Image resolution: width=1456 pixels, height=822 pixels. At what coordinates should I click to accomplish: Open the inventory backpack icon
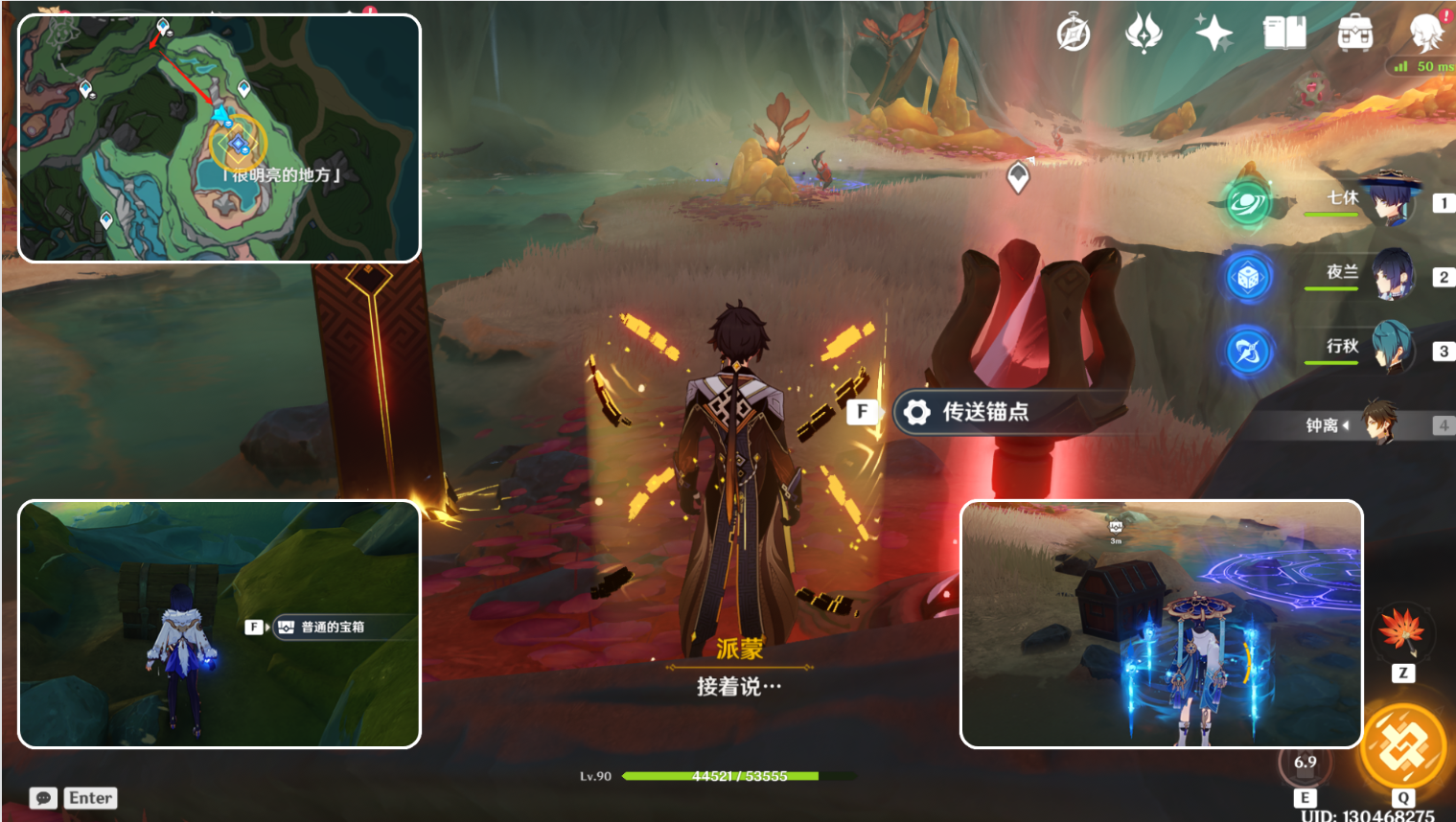click(x=1354, y=34)
